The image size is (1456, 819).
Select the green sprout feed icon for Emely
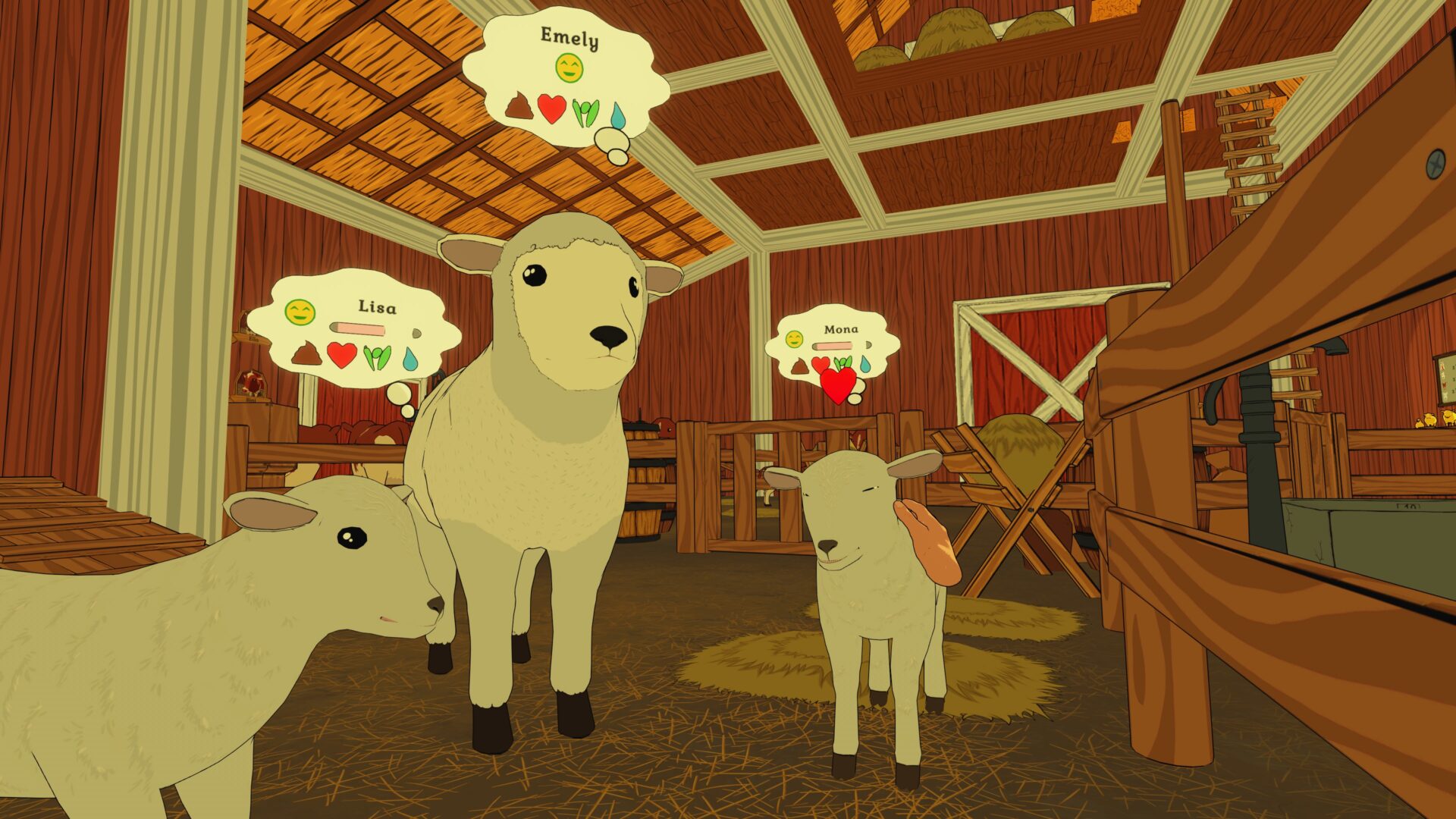pyautogui.click(x=585, y=113)
